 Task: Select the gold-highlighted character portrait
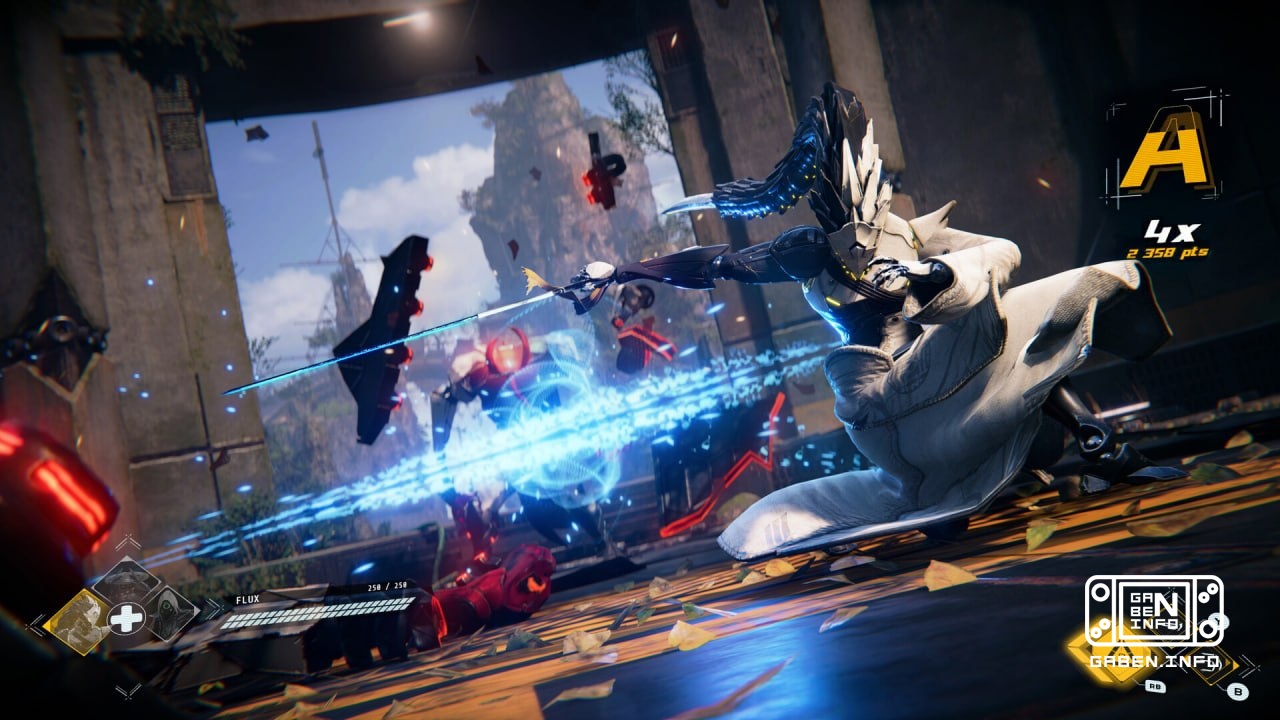[78, 621]
